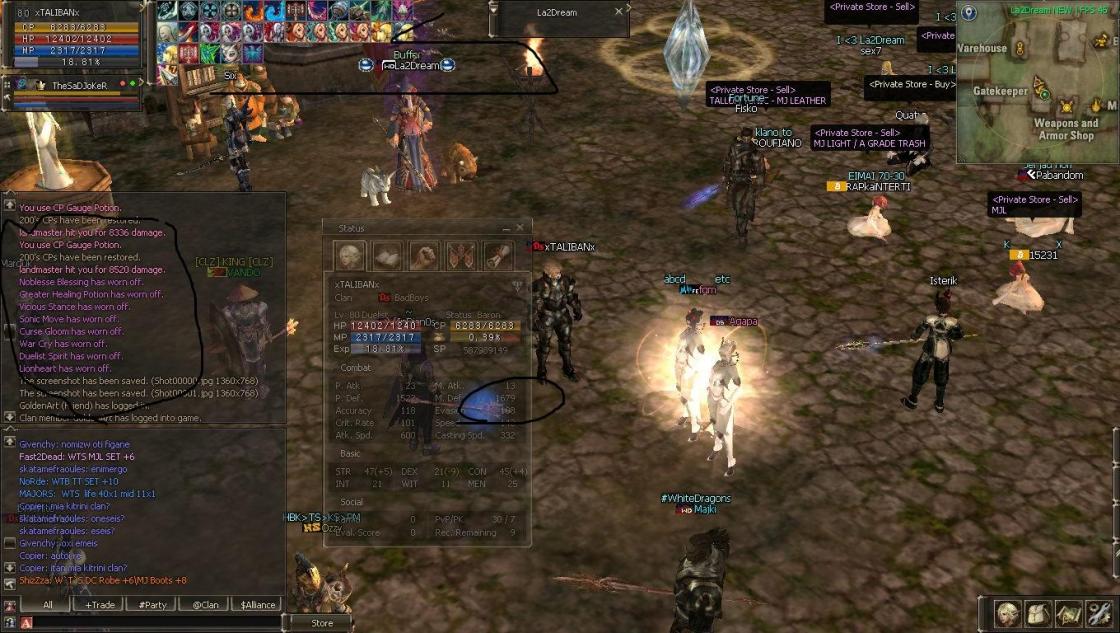Open the wrench settings icon

tap(1099, 612)
